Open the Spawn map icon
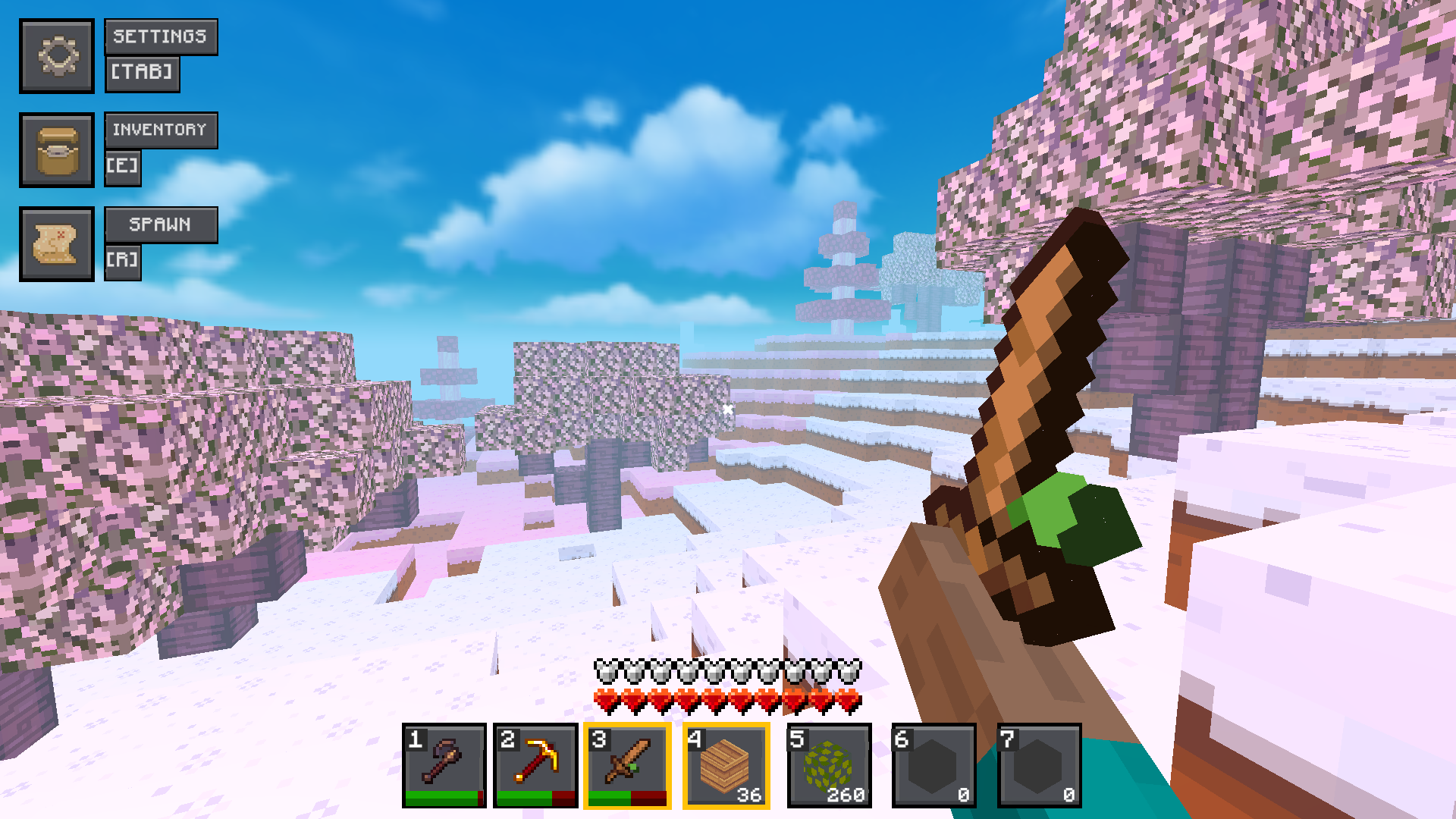This screenshot has width=1456, height=819. click(57, 245)
